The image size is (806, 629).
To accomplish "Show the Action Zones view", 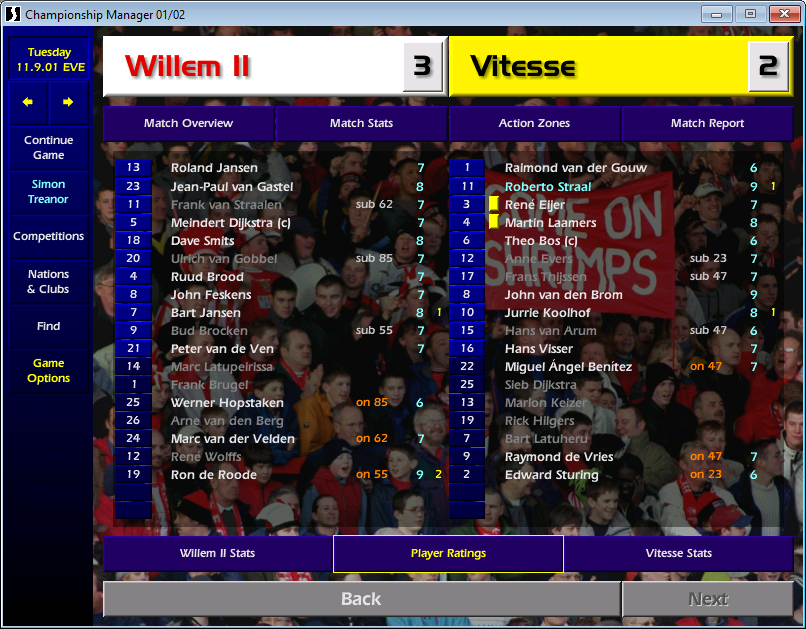I will point(534,123).
